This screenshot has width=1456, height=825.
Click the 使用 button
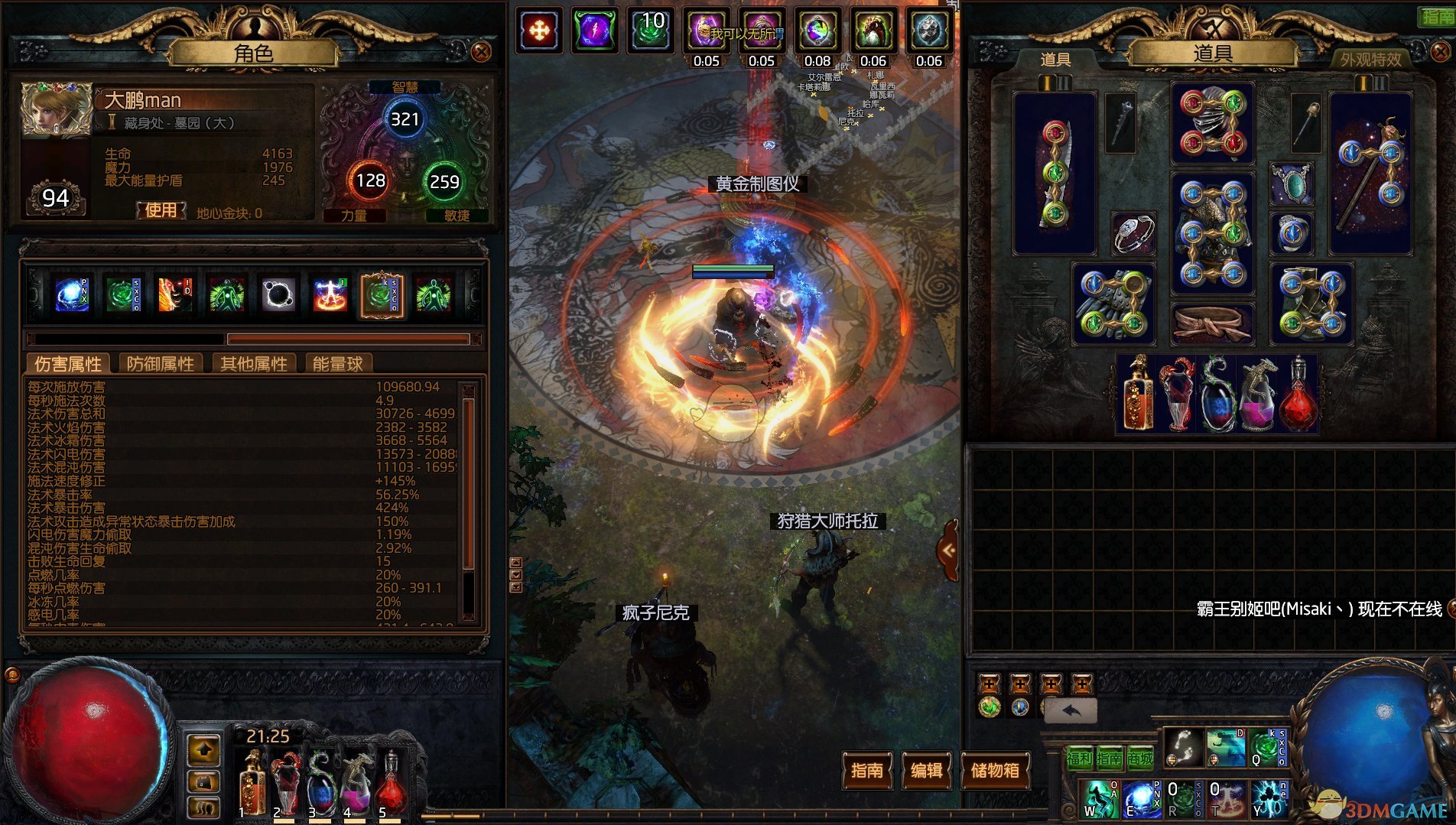(x=161, y=210)
